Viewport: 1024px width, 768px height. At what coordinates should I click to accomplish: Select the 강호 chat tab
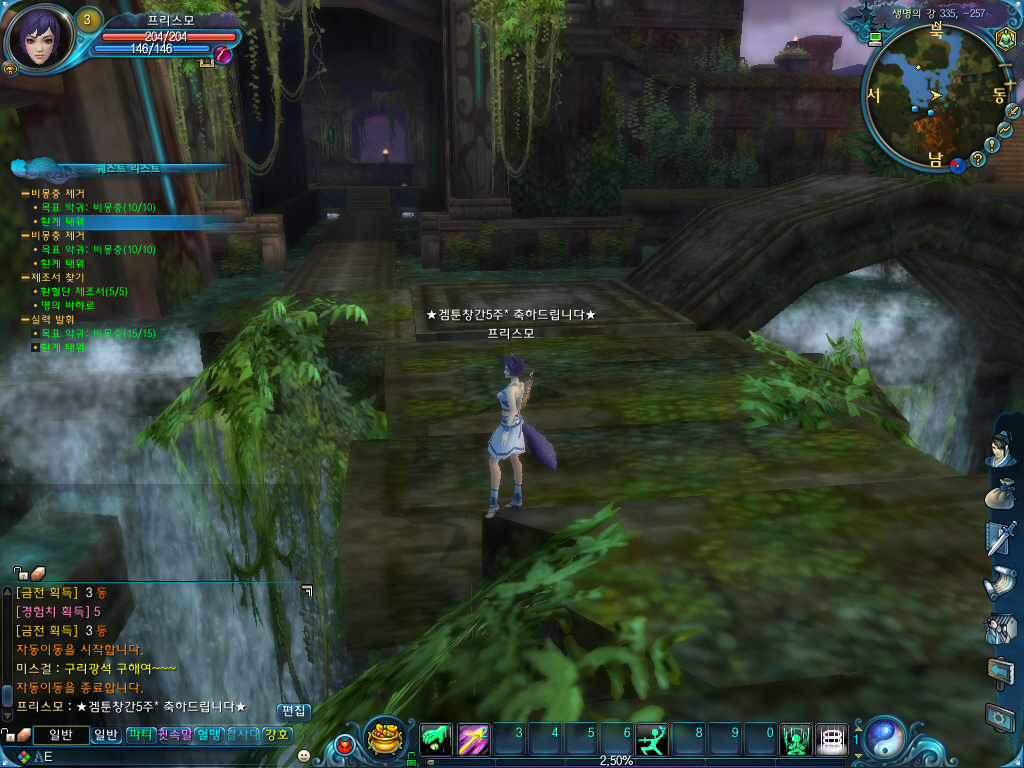[277, 735]
